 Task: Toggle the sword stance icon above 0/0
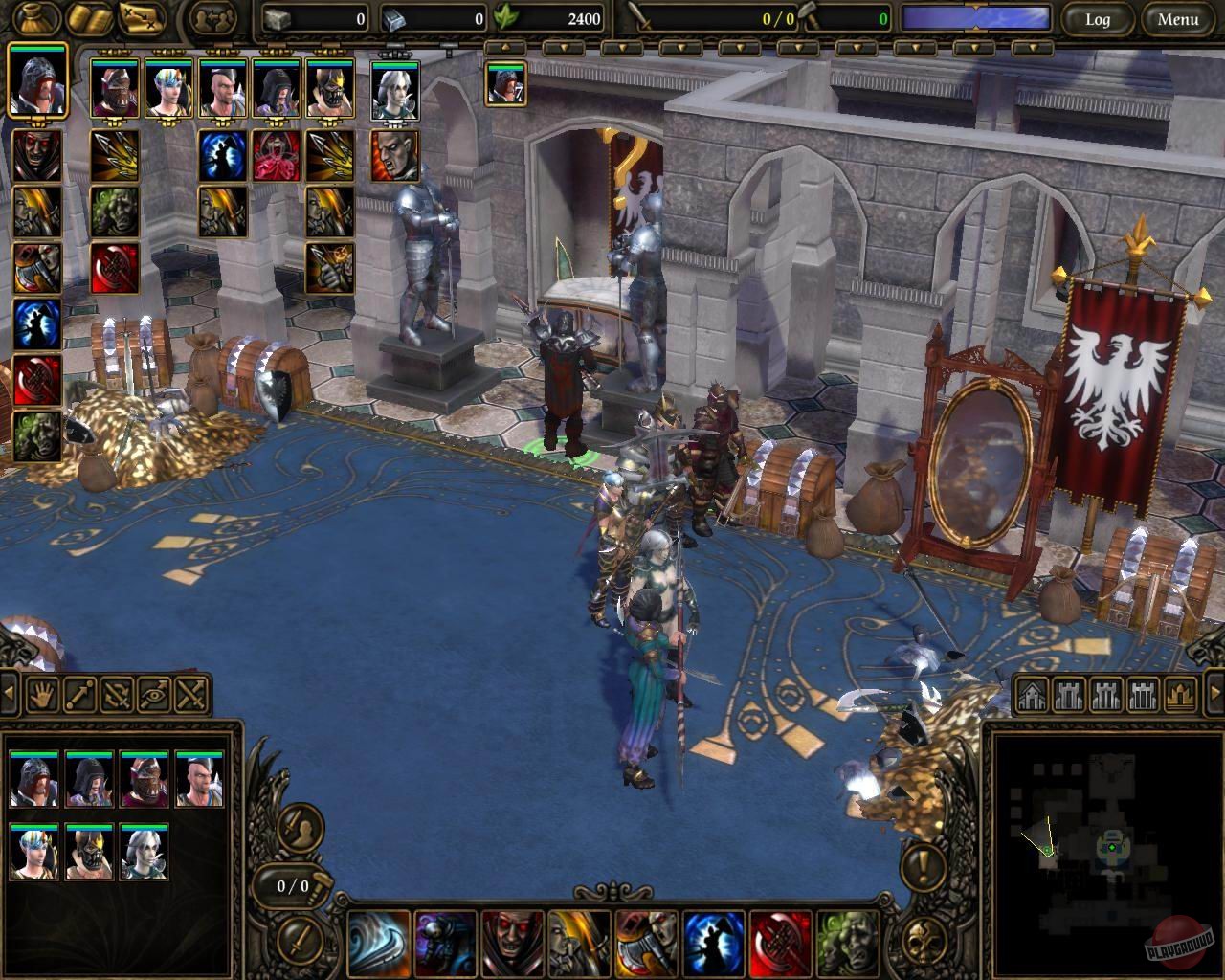[301, 827]
